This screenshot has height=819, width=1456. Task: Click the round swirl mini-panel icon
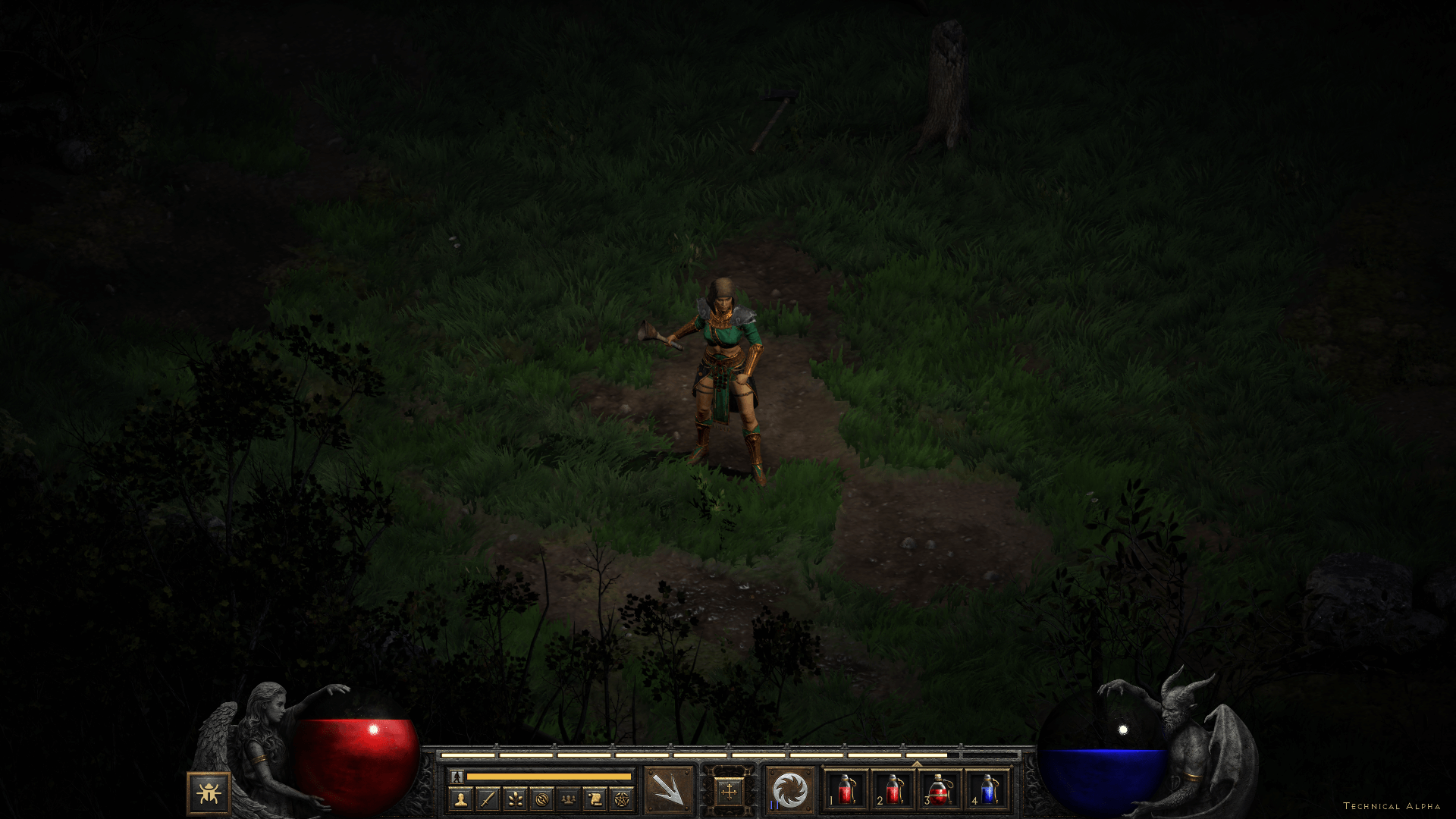coord(541,799)
